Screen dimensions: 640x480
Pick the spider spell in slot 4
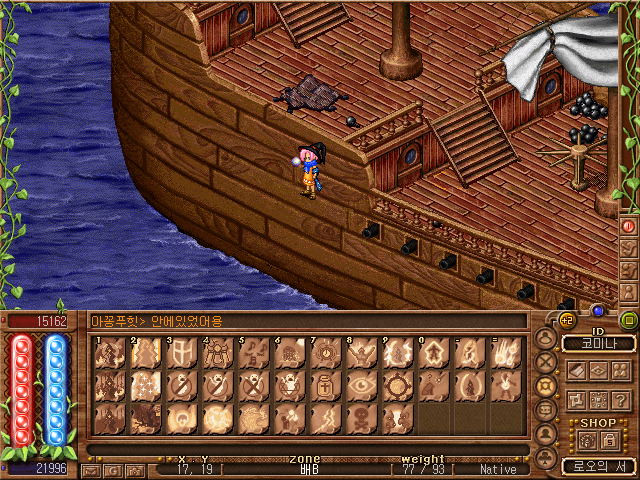[x=215, y=353]
